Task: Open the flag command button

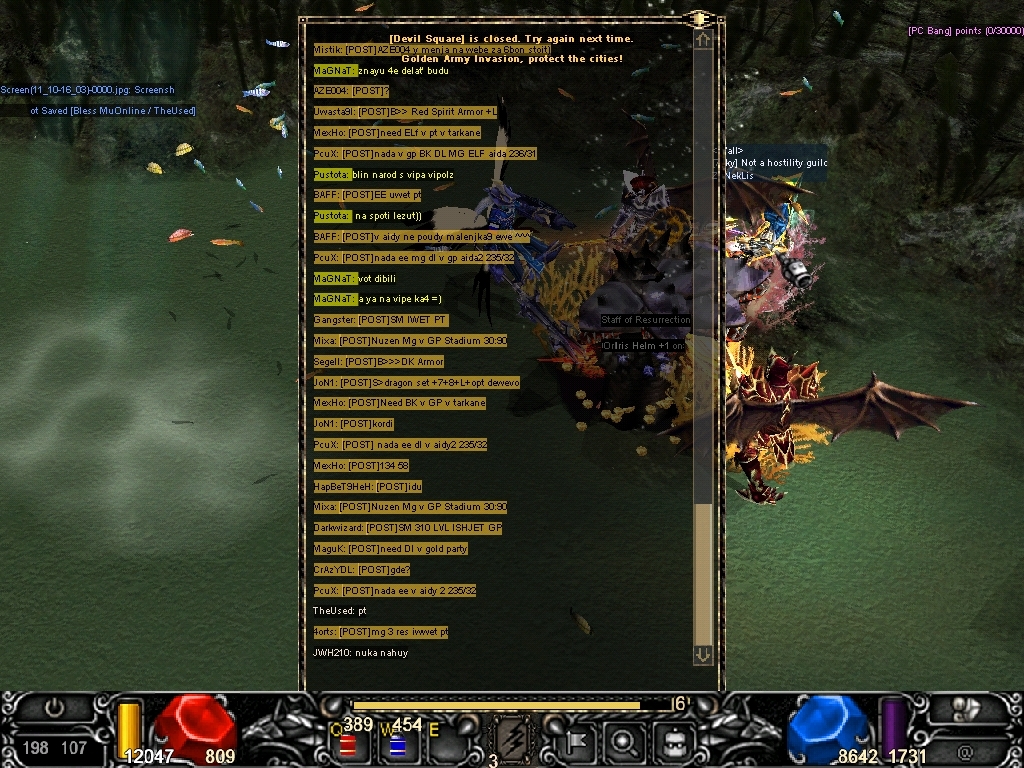Action: [577, 740]
